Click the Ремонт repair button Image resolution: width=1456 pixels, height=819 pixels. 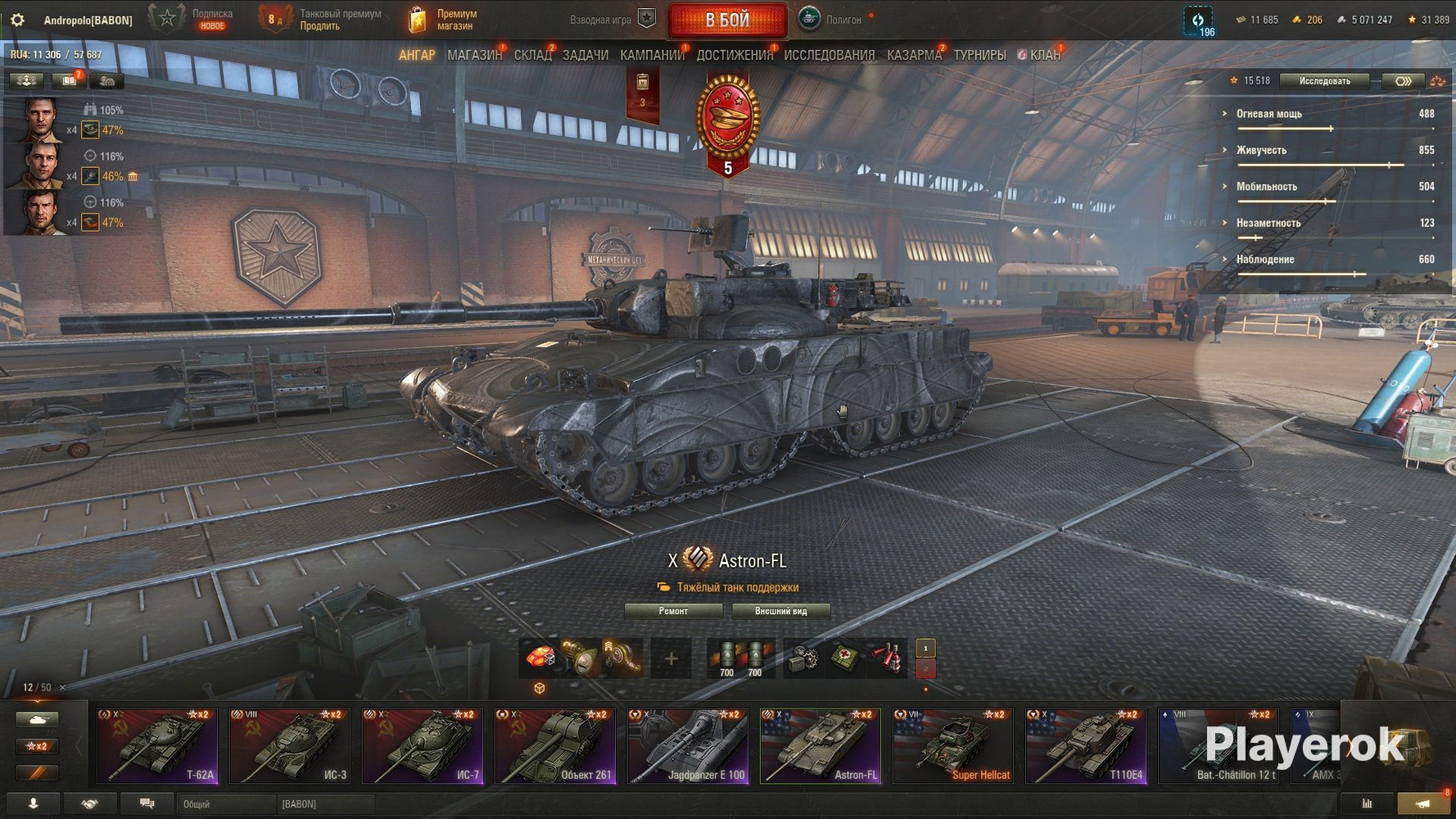(673, 611)
